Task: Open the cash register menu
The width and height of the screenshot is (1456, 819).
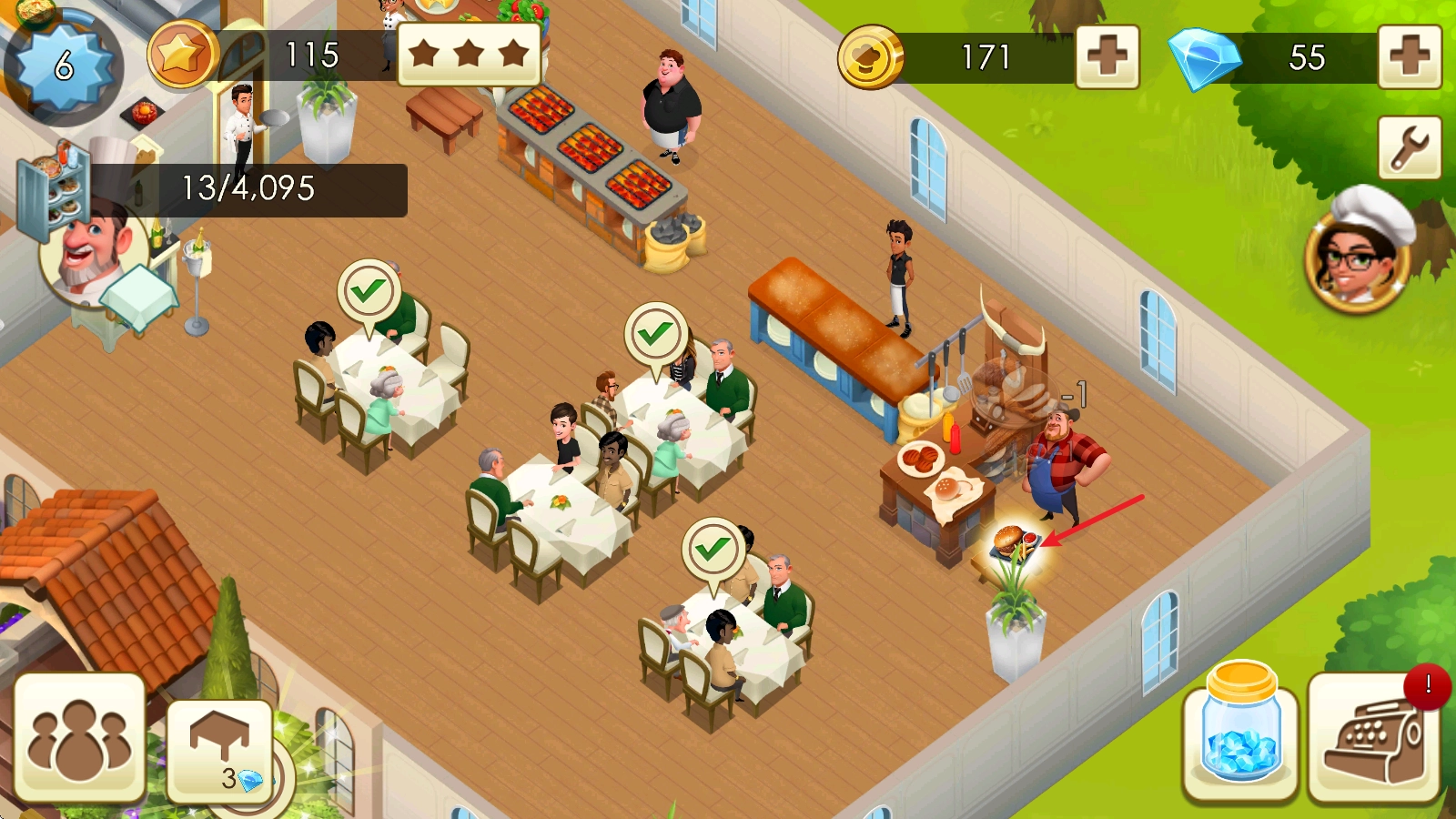Action: point(1374,739)
